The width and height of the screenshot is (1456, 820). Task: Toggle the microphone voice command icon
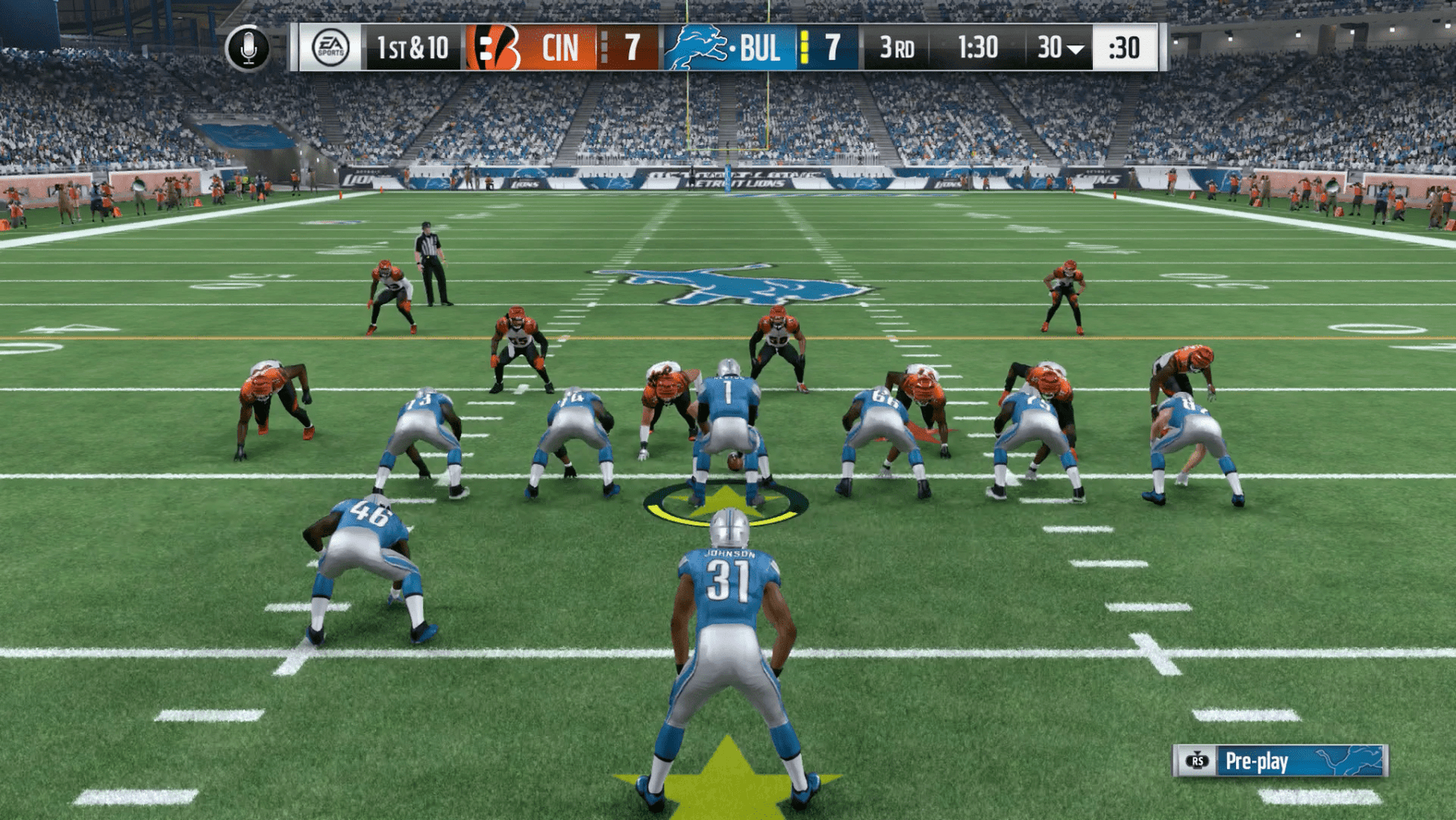tap(249, 48)
